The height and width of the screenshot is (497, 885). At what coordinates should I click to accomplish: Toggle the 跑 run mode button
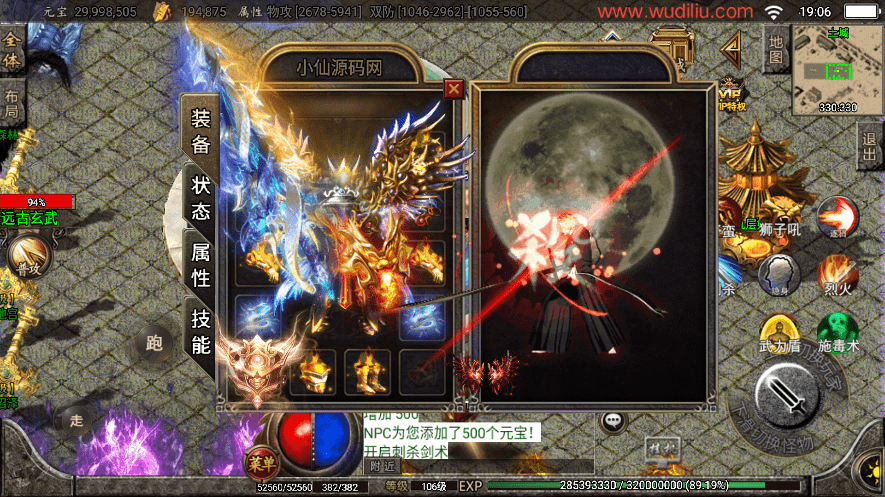[154, 344]
